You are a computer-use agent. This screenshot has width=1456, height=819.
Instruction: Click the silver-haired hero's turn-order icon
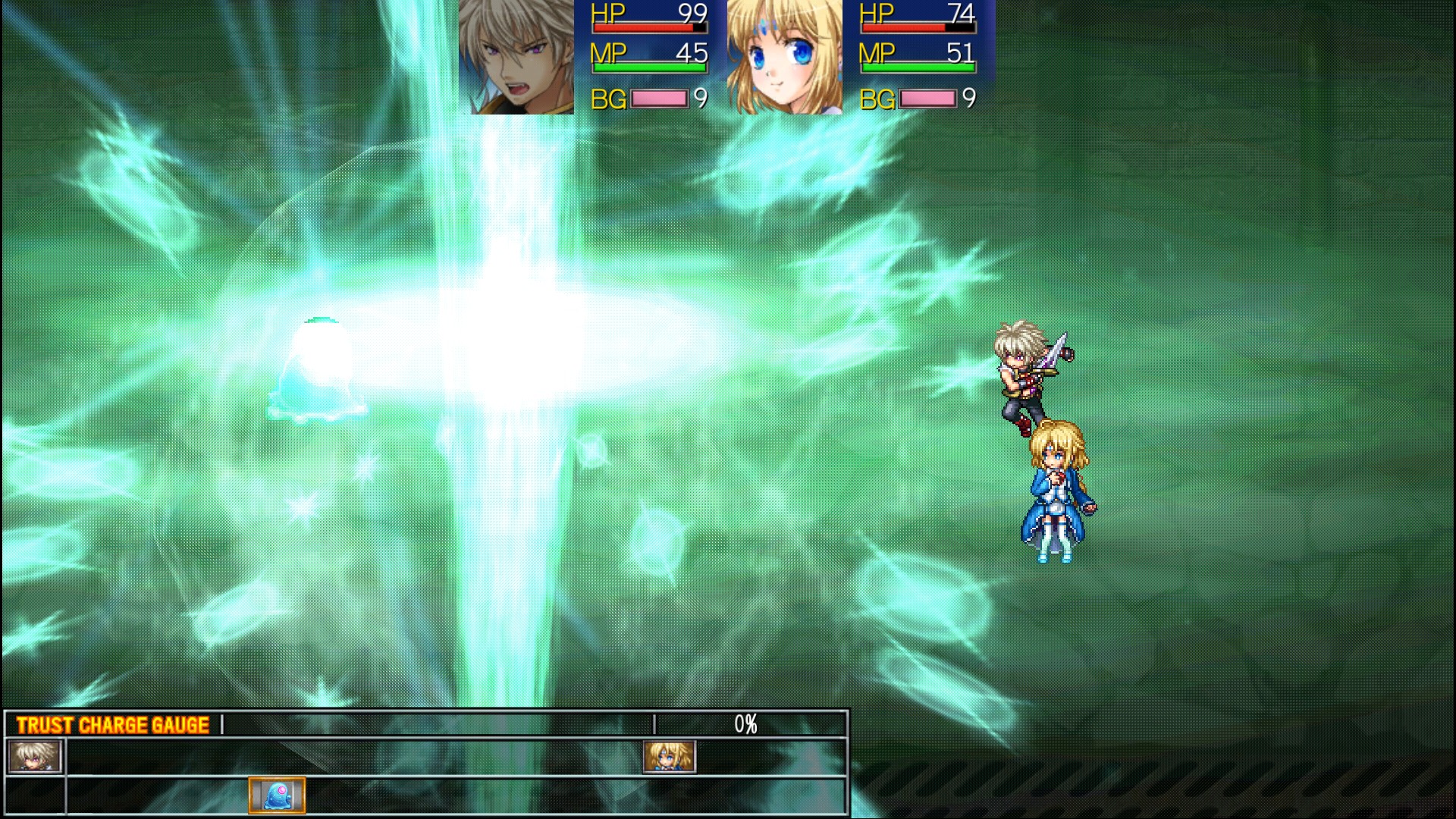pos(34,757)
